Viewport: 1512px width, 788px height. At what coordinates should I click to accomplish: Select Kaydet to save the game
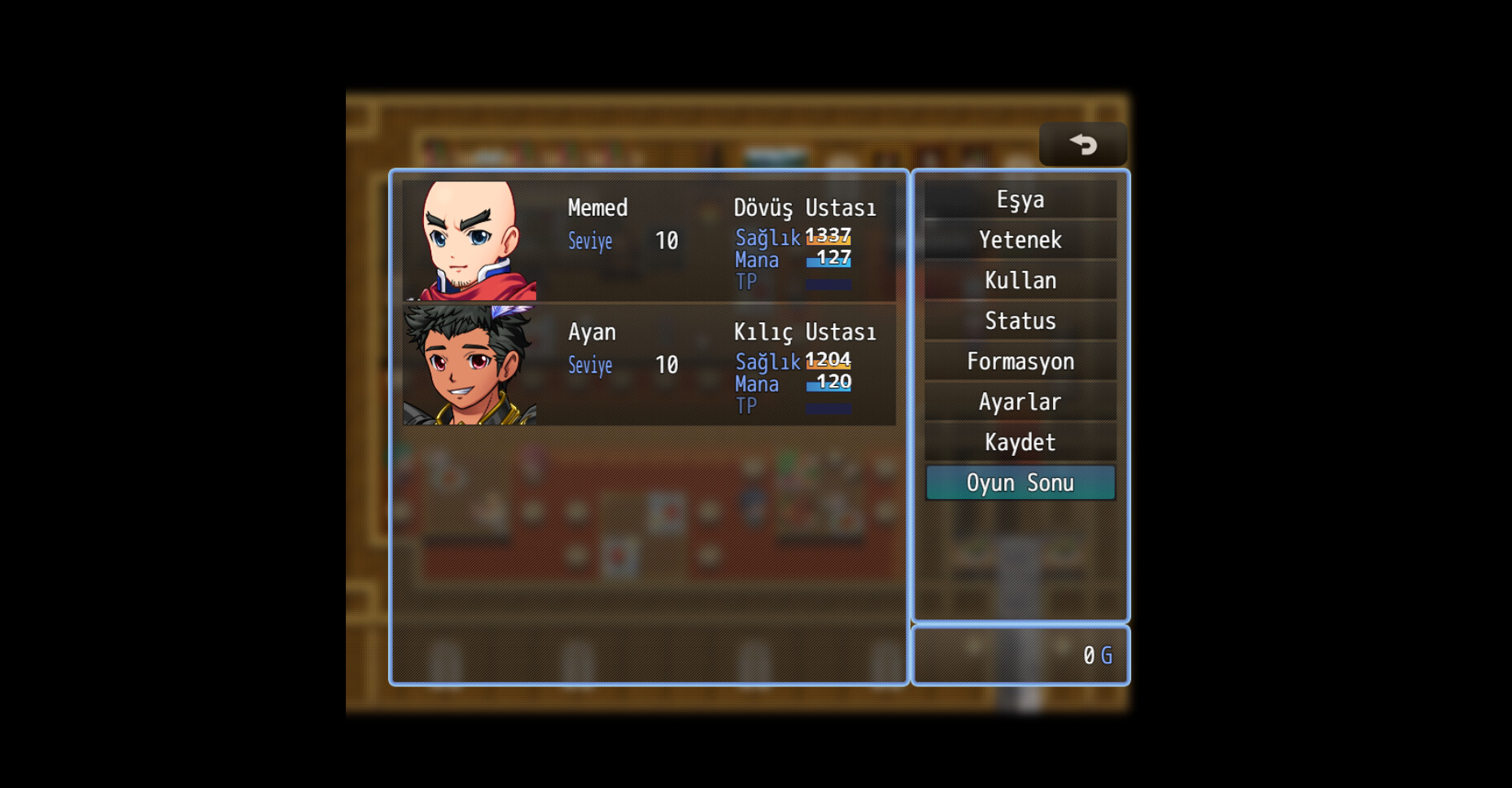(1020, 442)
